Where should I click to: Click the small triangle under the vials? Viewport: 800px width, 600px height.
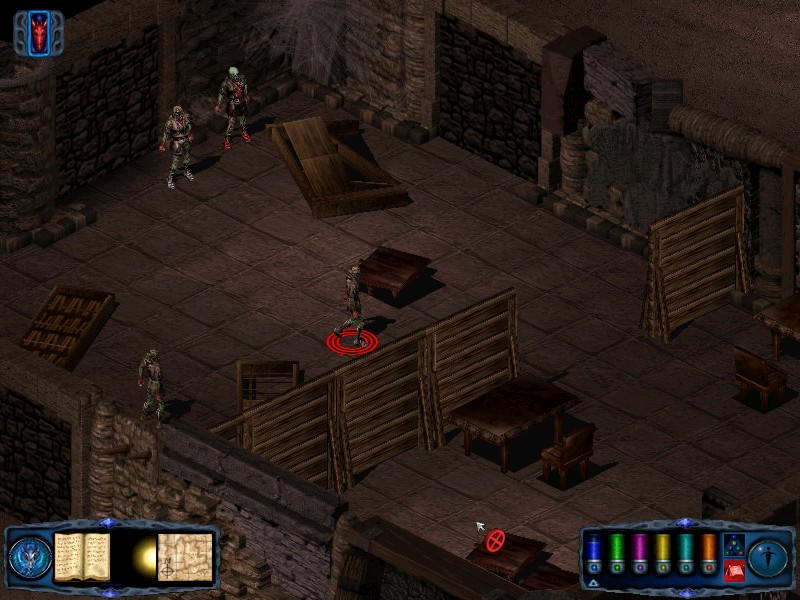pos(593,582)
